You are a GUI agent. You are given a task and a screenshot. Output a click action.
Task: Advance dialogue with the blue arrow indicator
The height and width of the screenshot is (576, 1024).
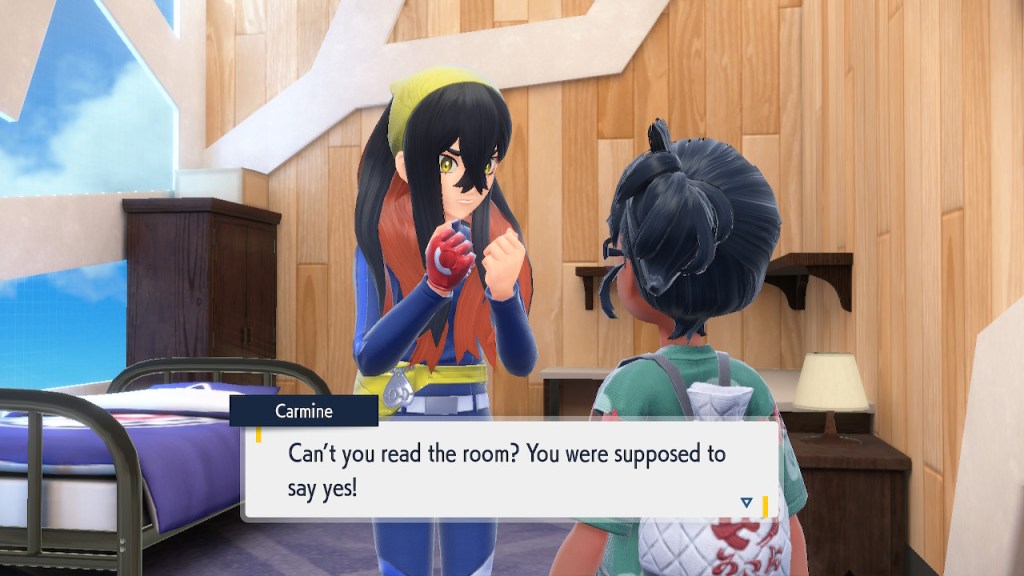(745, 502)
